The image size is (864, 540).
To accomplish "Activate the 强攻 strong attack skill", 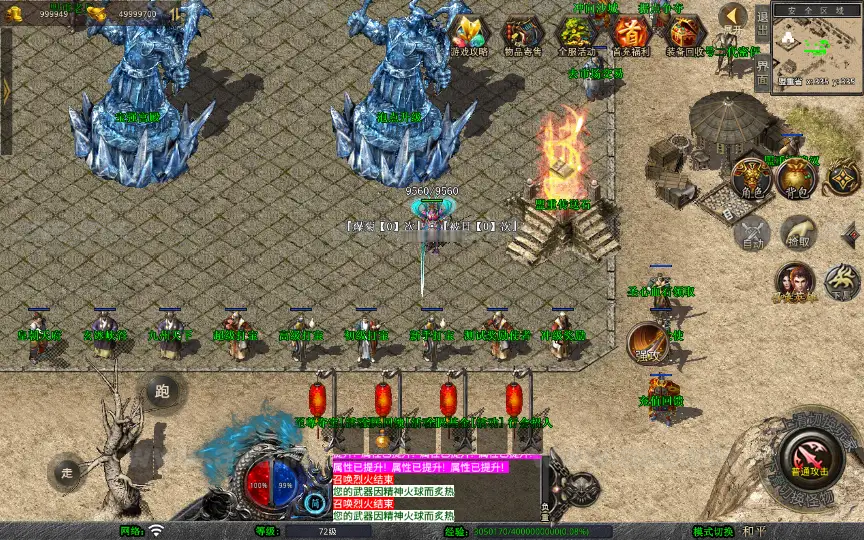I will pos(646,343).
